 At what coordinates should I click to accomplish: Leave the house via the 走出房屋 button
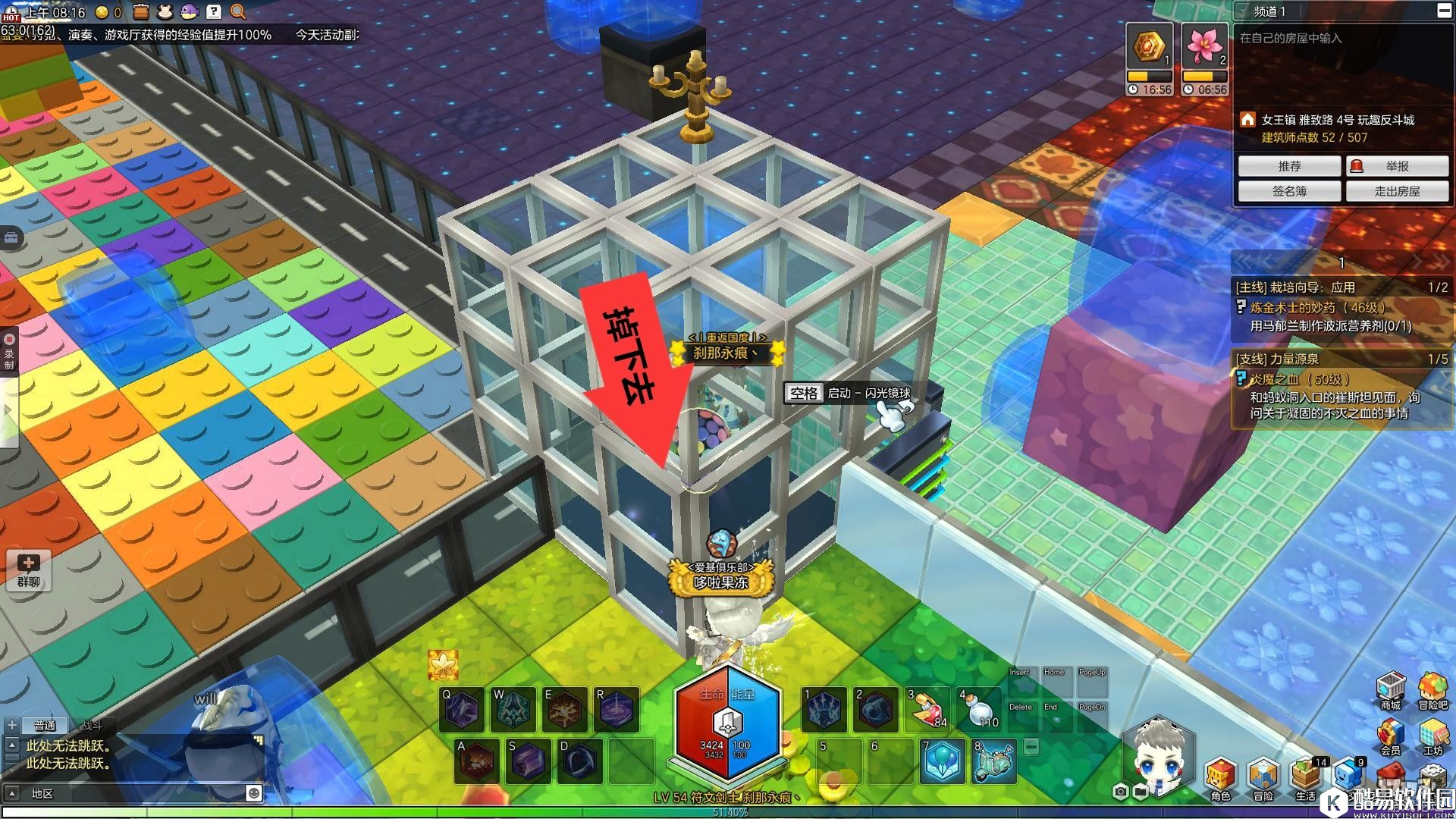pos(1397,191)
